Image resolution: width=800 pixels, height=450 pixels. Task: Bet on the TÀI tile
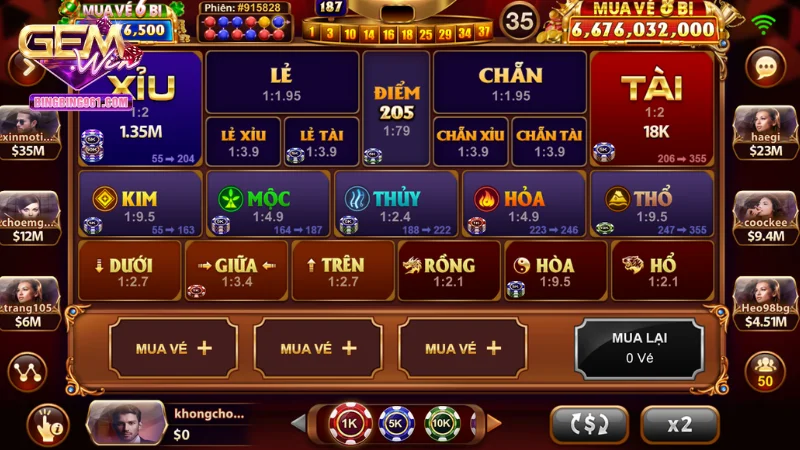point(651,107)
